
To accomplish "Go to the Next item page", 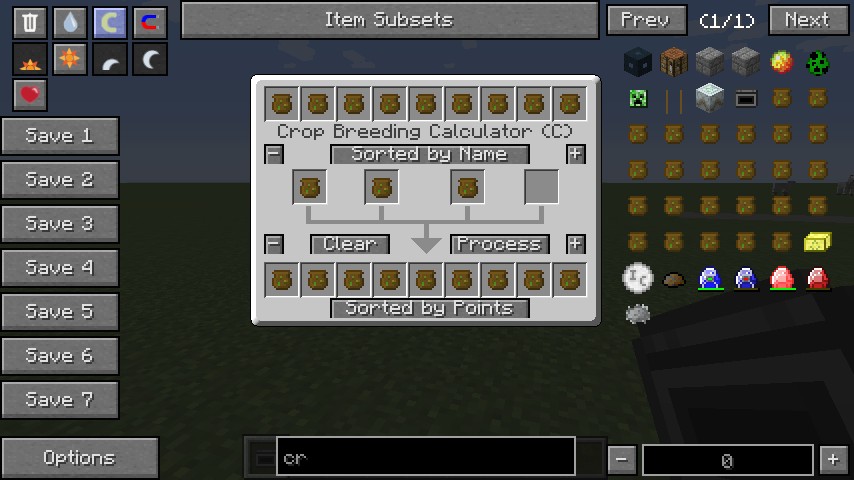I will pos(808,20).
